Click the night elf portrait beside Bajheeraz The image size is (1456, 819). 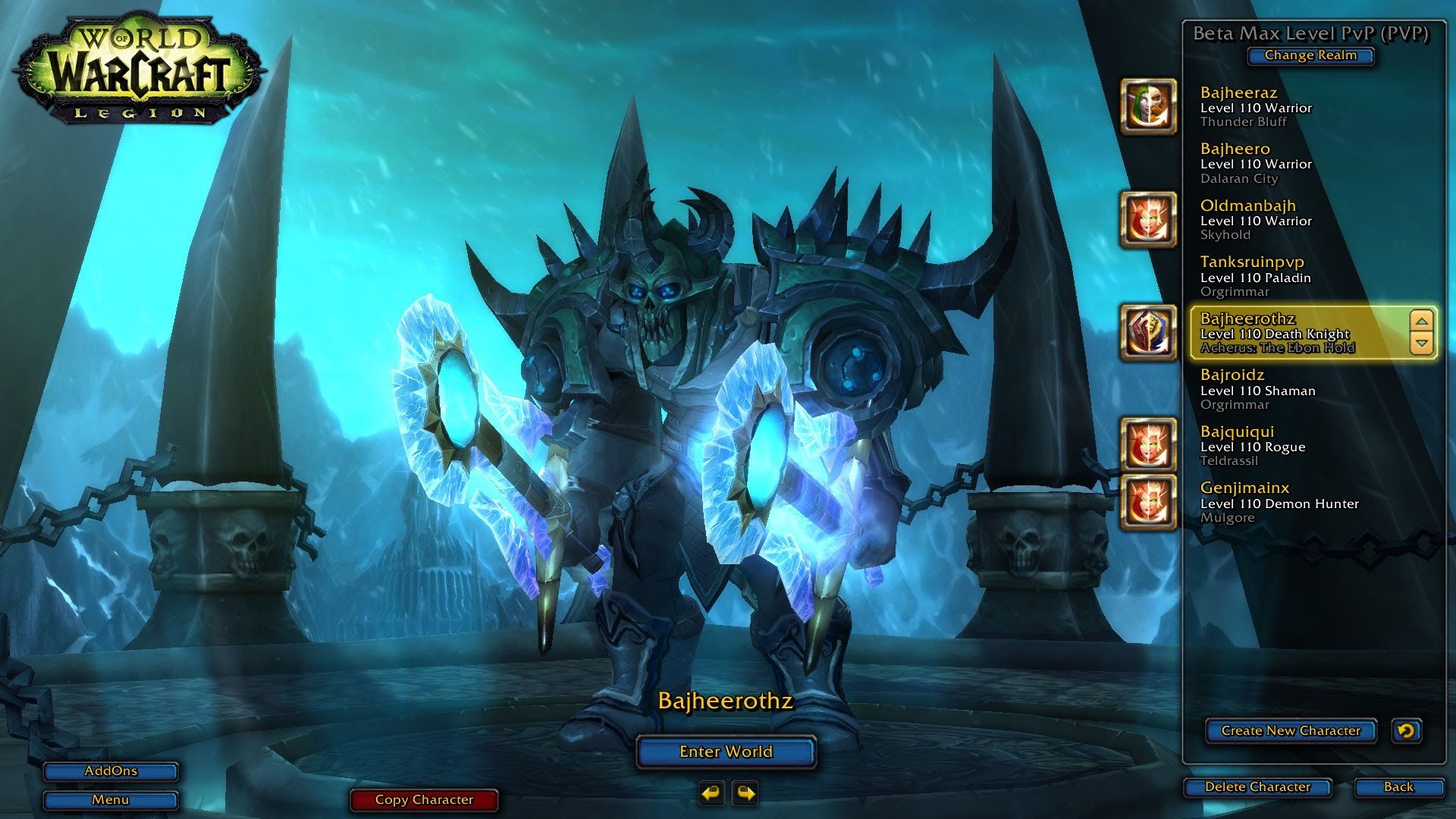click(1147, 106)
